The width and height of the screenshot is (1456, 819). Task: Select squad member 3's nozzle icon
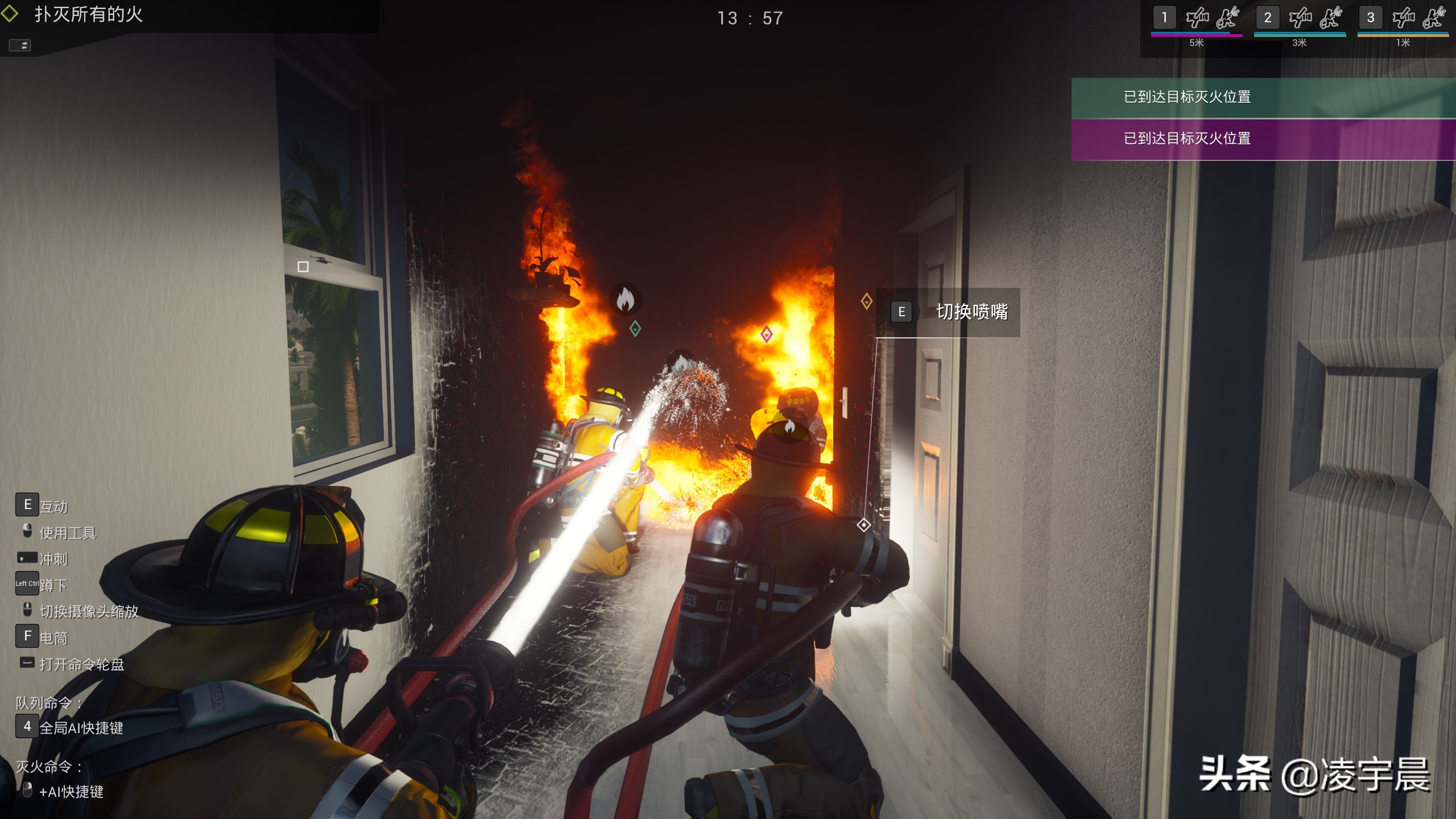[x=1403, y=18]
